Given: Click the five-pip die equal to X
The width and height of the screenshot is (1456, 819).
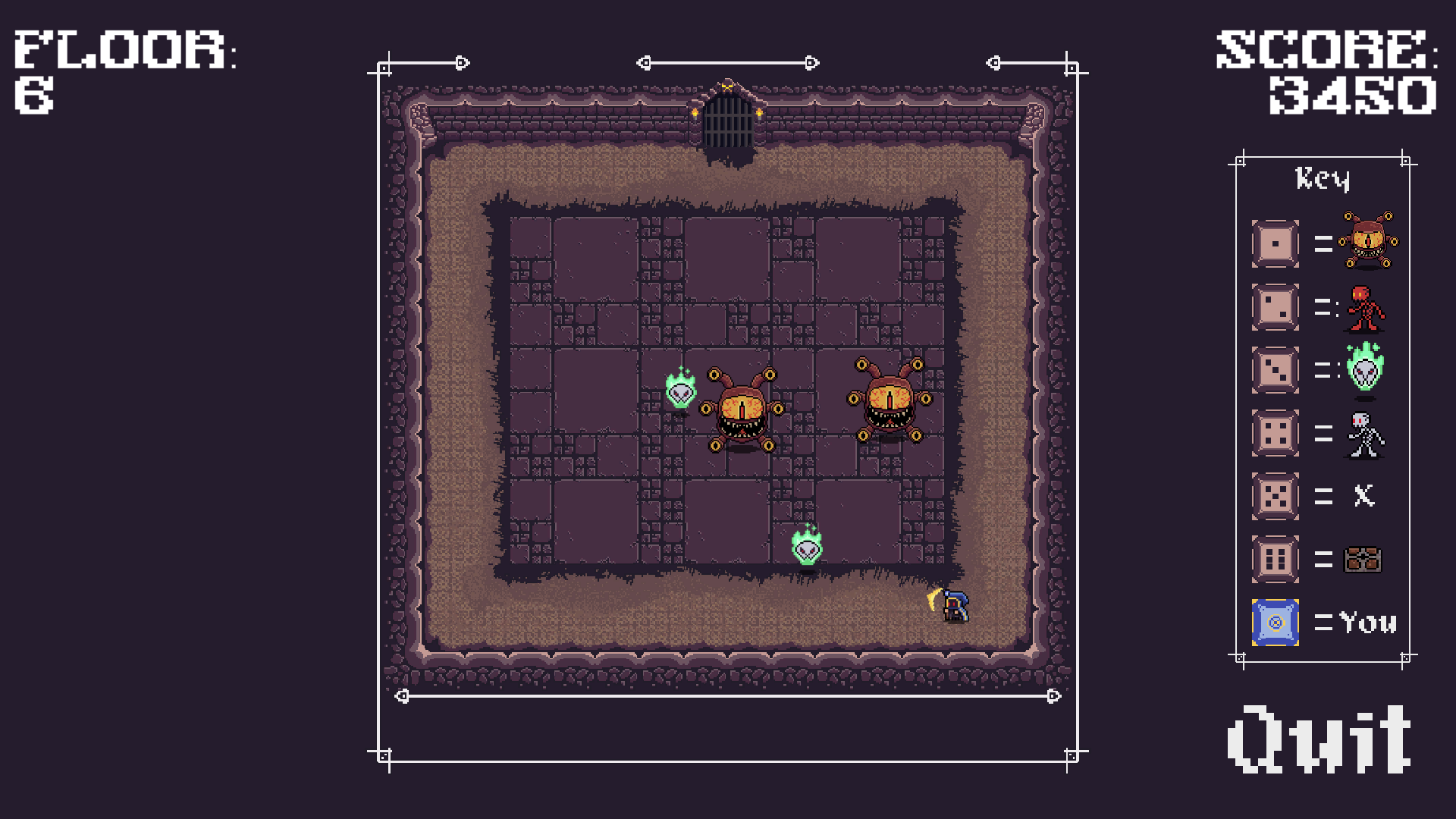Looking at the screenshot, I should pyautogui.click(x=1274, y=496).
